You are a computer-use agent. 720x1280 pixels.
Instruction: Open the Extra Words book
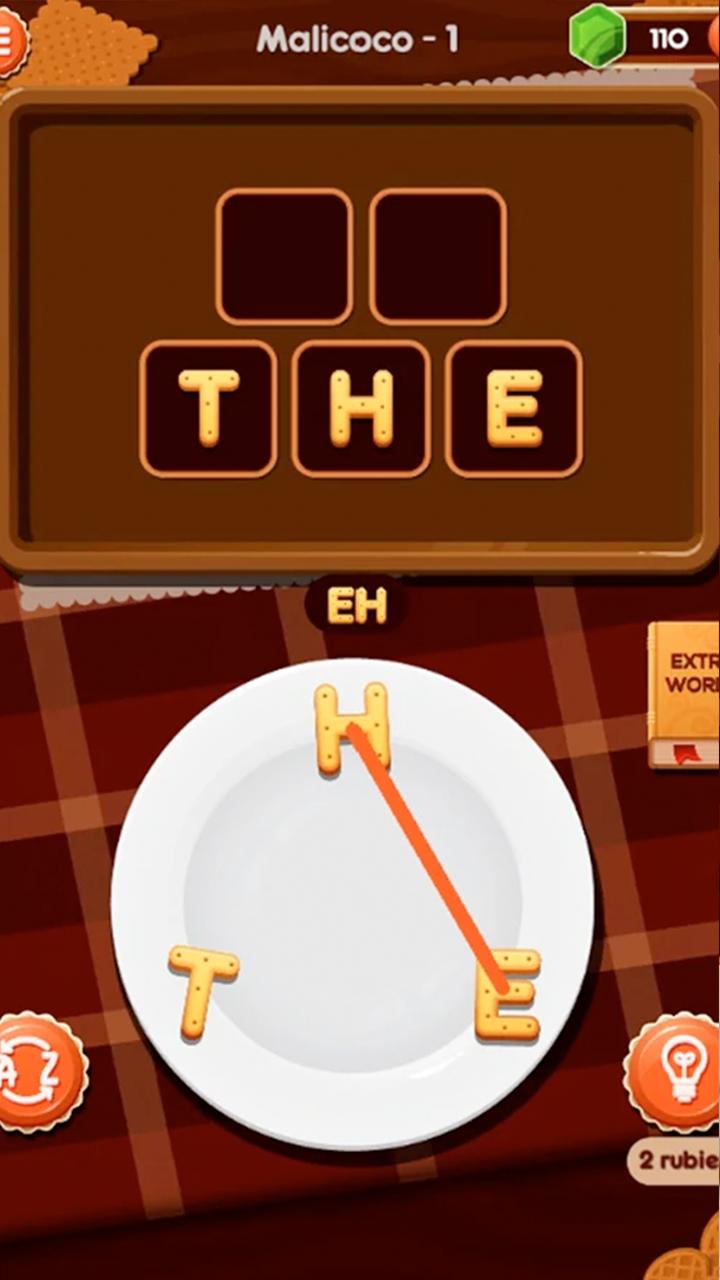pyautogui.click(x=686, y=694)
